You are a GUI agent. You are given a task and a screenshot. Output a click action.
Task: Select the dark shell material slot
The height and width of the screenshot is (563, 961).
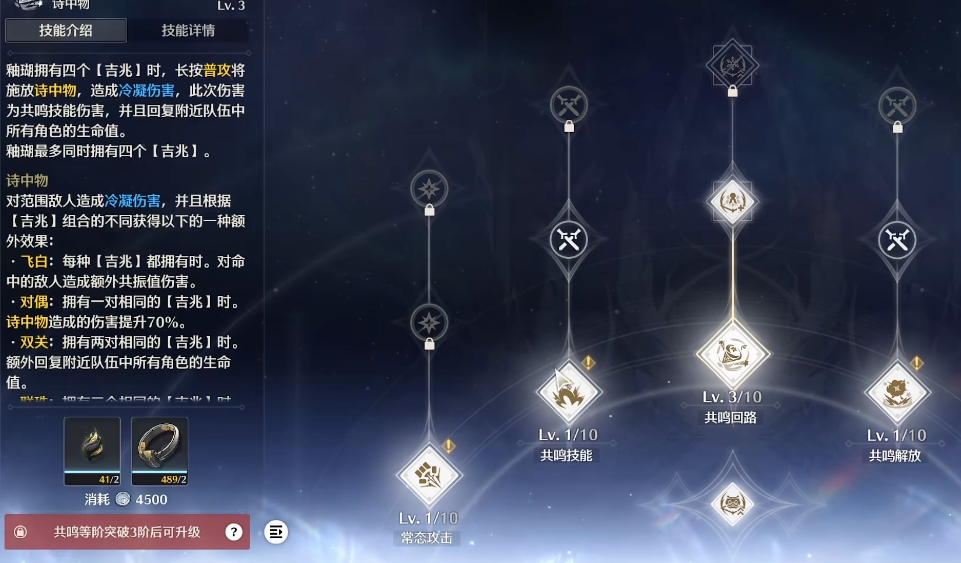click(x=92, y=451)
